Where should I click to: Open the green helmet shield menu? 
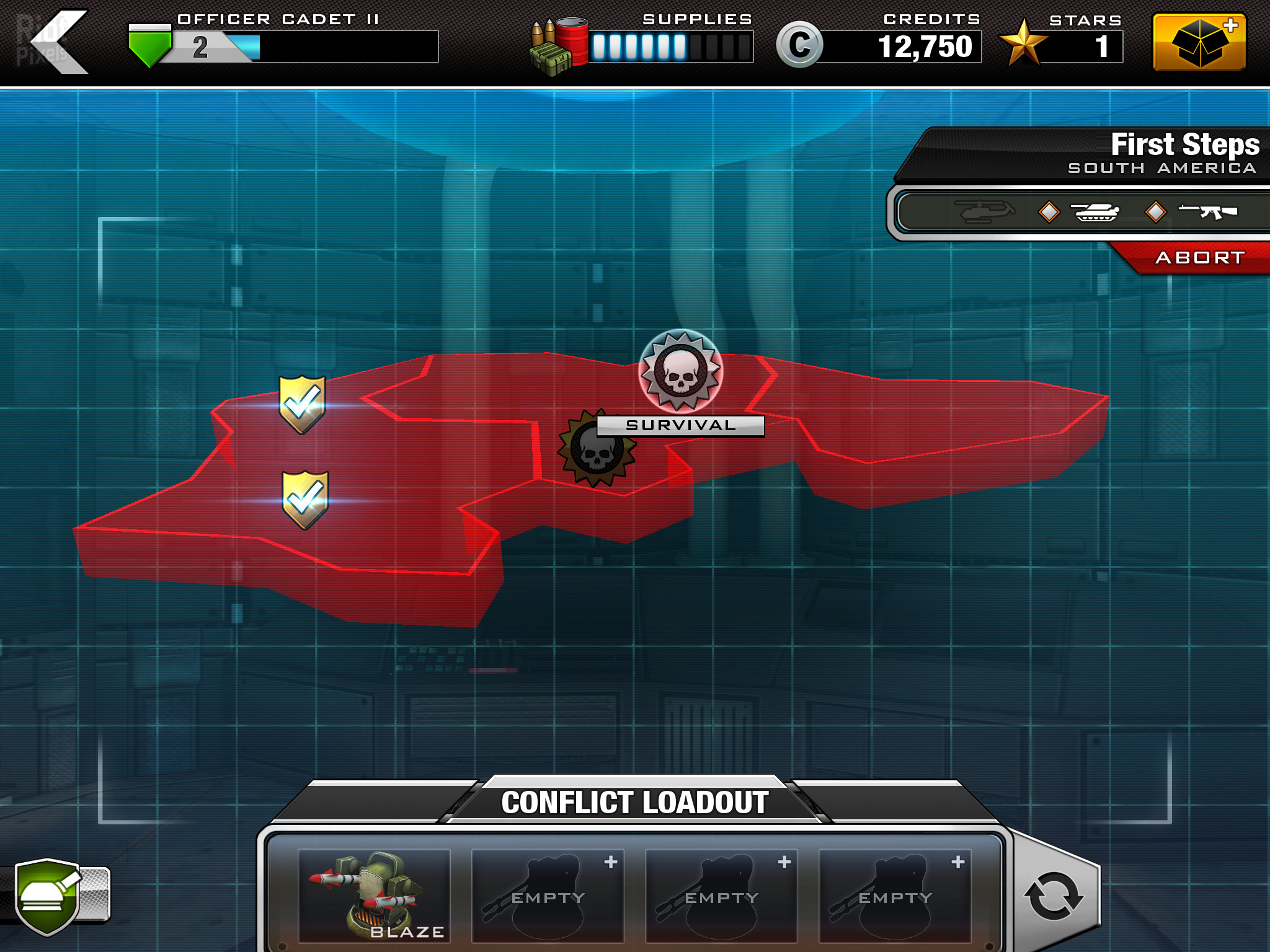click(x=48, y=896)
